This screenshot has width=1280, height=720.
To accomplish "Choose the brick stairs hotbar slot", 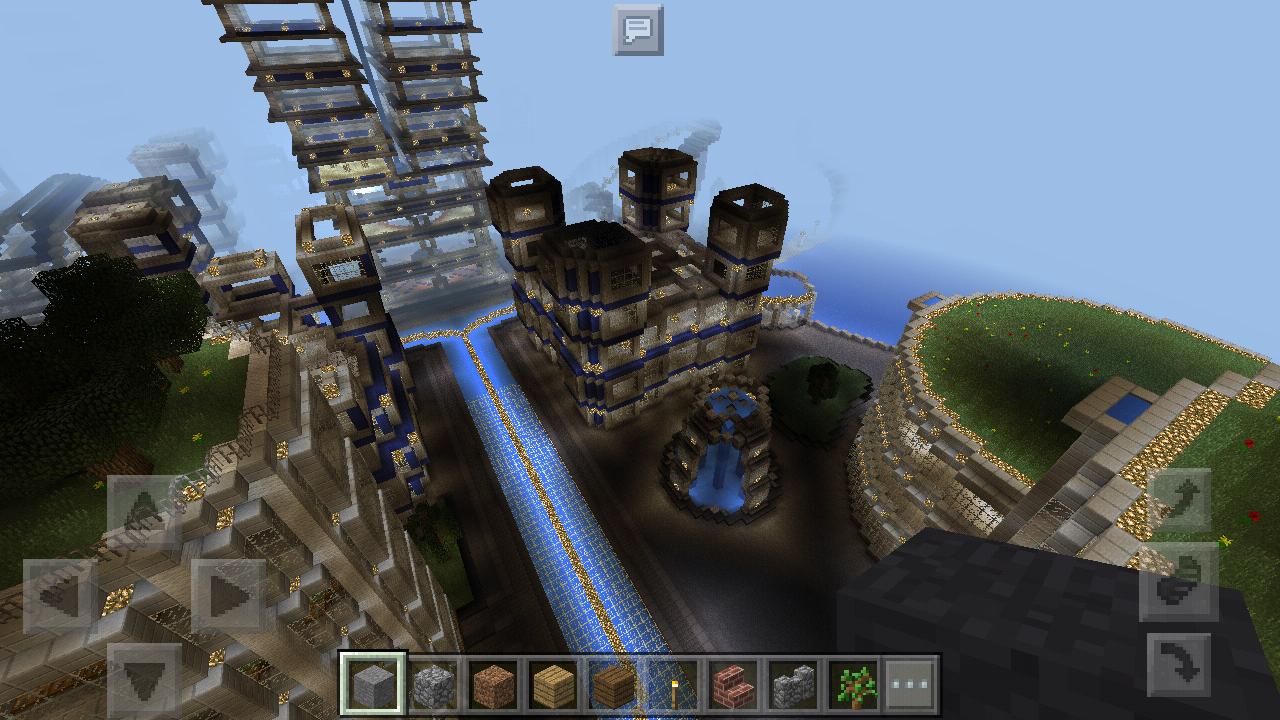I will click(x=733, y=685).
